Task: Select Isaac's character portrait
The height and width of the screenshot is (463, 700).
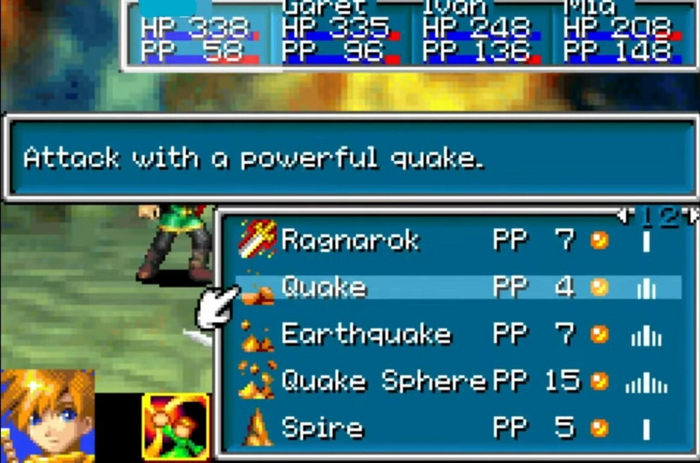Action: coord(48,416)
